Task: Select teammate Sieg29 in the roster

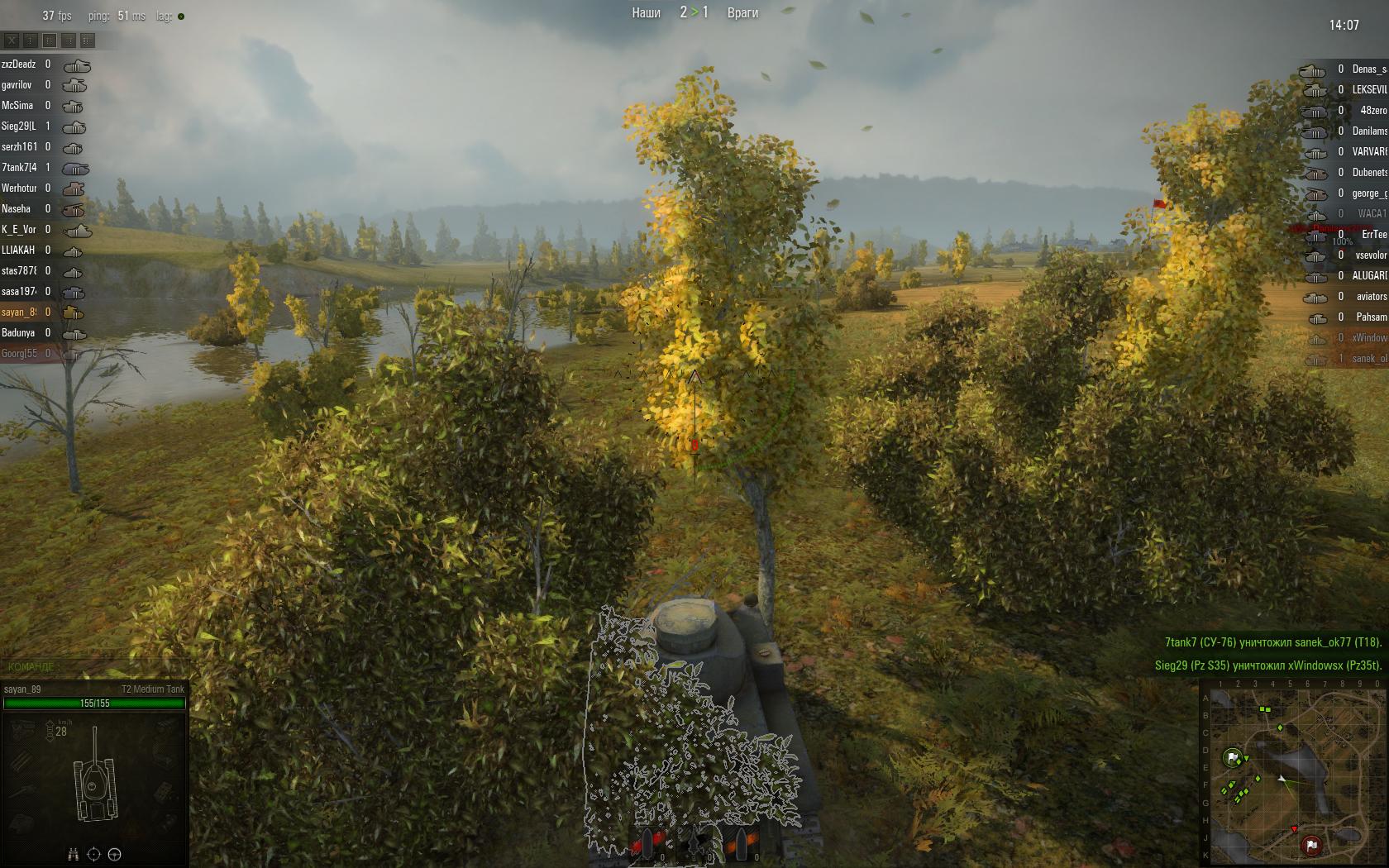Action: click(19, 126)
